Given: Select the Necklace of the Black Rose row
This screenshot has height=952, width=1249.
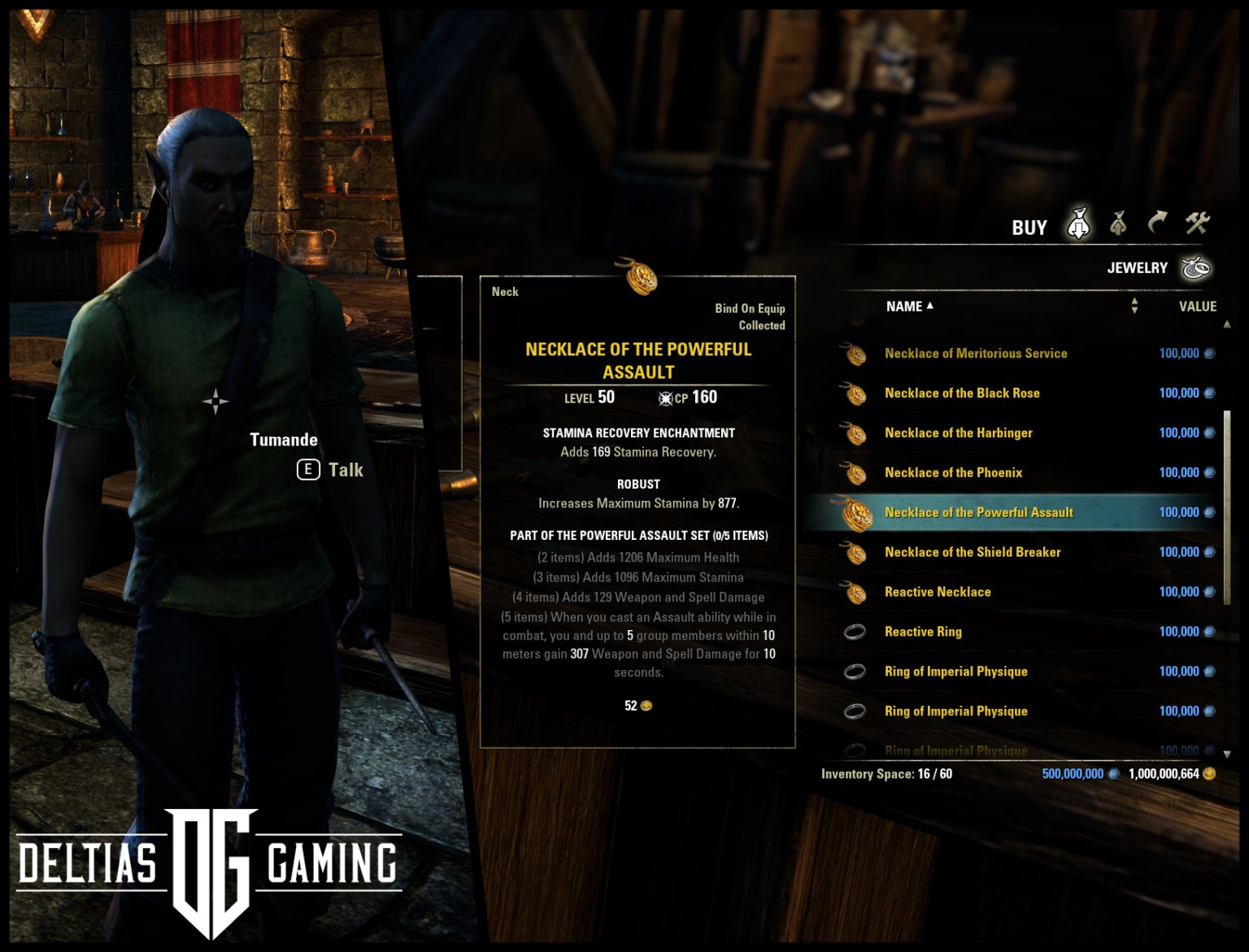Looking at the screenshot, I should coord(962,393).
